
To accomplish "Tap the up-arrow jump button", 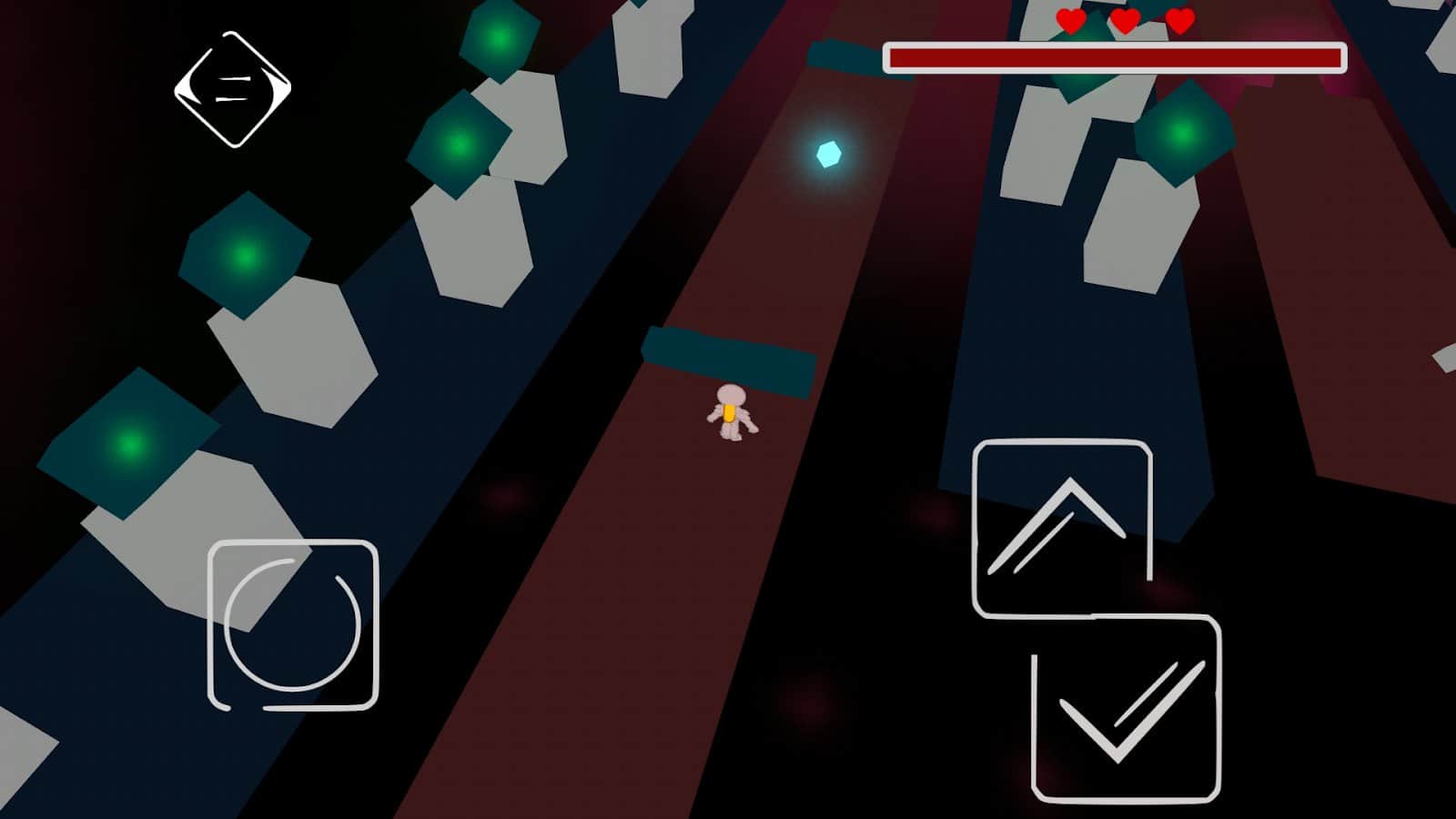I will 1062,528.
